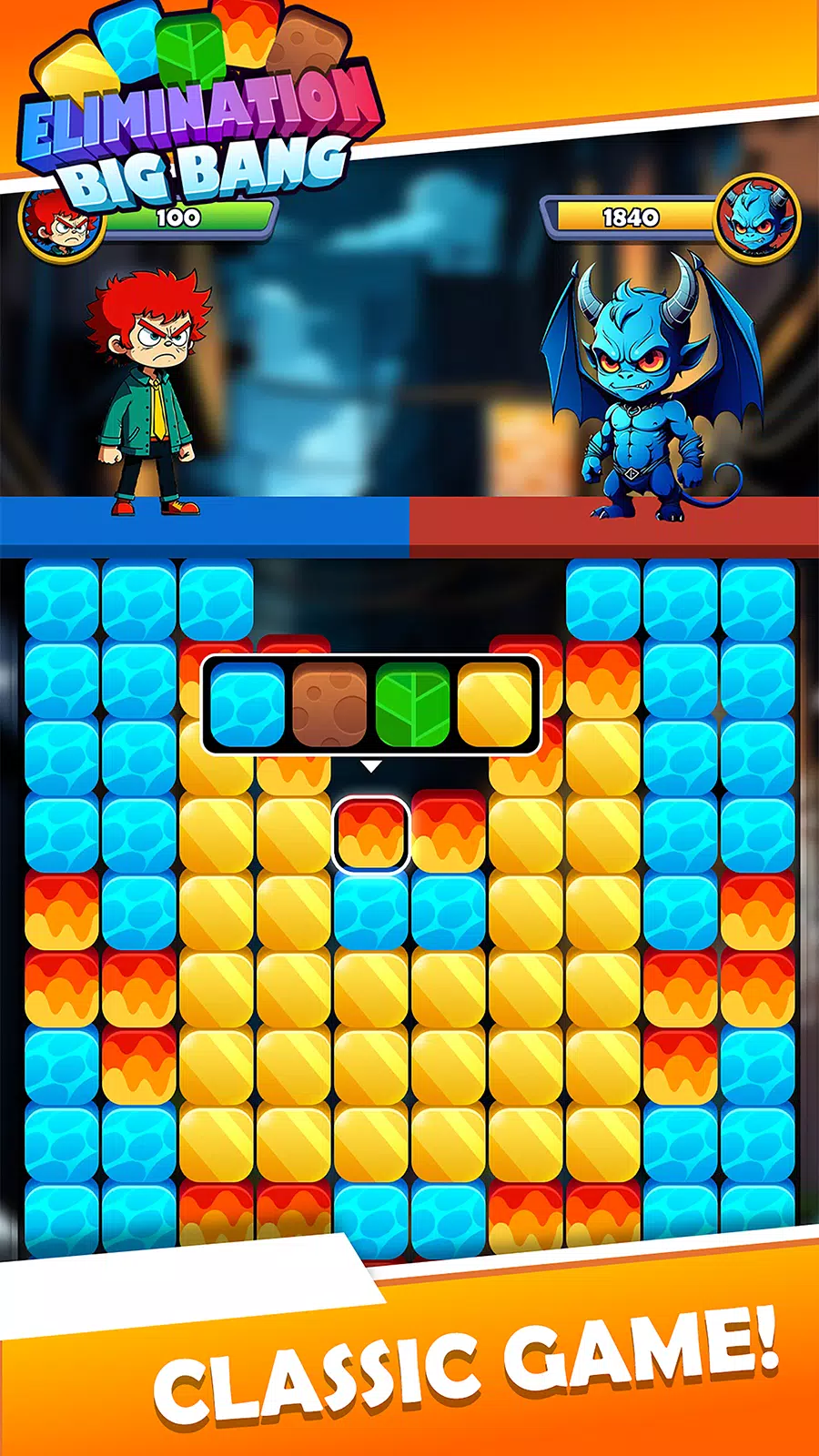The height and width of the screenshot is (1456, 819).
Task: Tap the white-outlined fire tile on the board
Action: point(370,834)
